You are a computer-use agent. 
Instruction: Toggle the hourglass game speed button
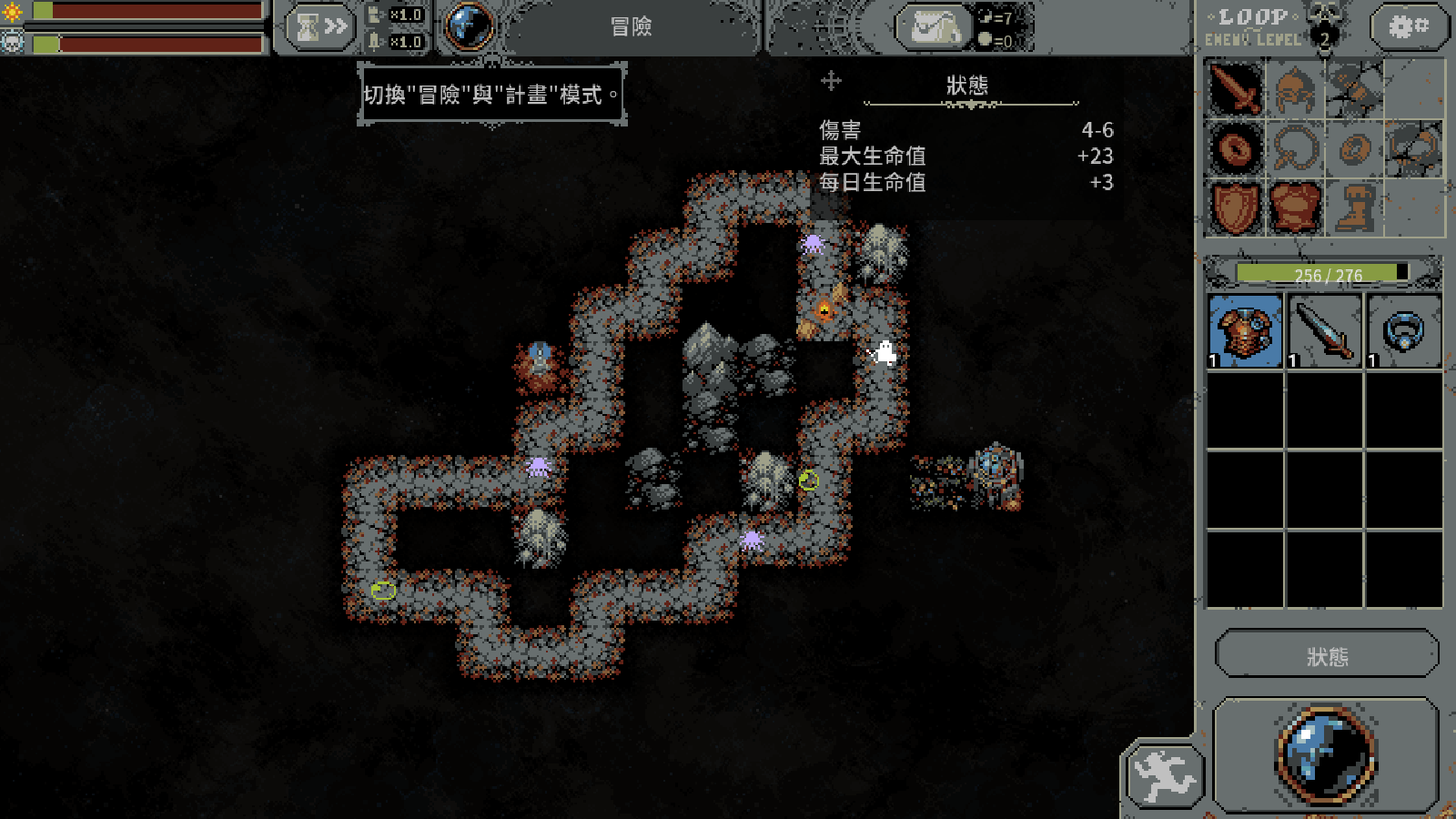(x=320, y=27)
